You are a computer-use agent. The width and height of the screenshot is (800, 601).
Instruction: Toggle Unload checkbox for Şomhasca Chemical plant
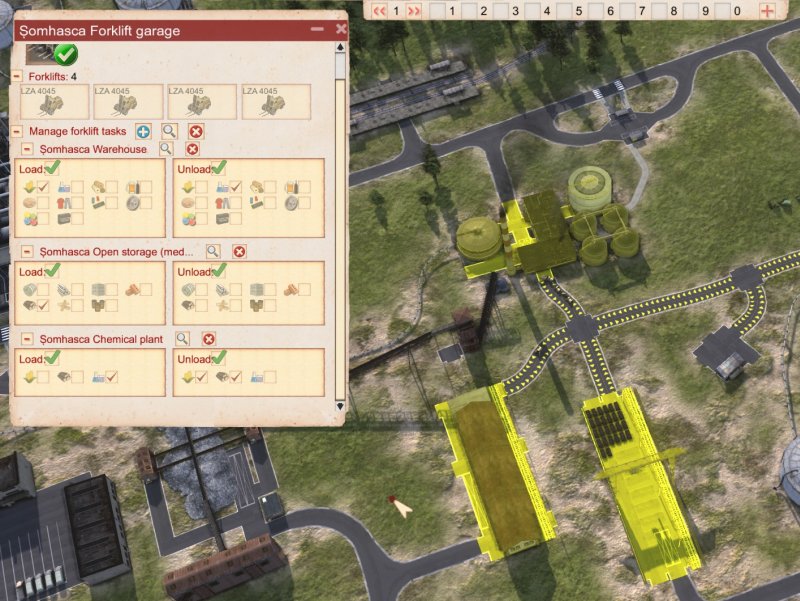[219, 358]
